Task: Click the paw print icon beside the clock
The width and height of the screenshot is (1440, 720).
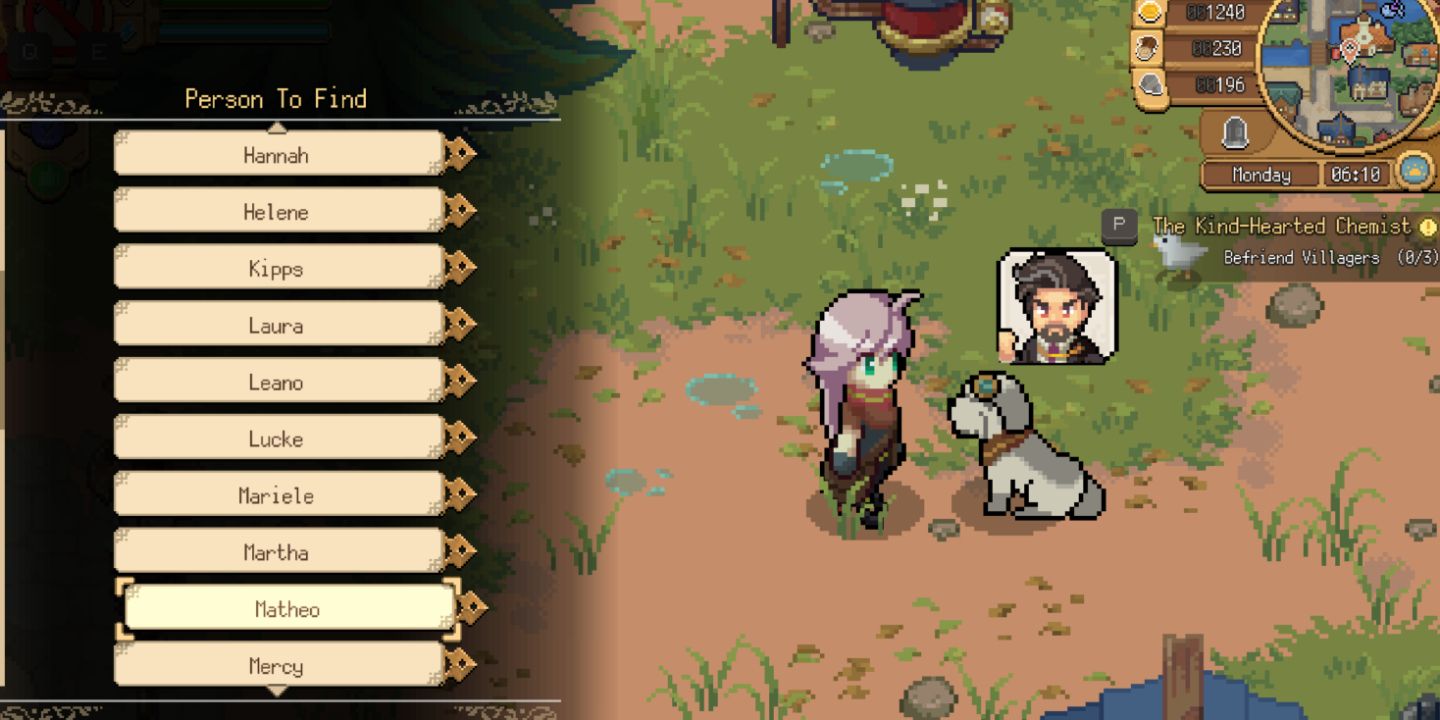Action: [1413, 172]
